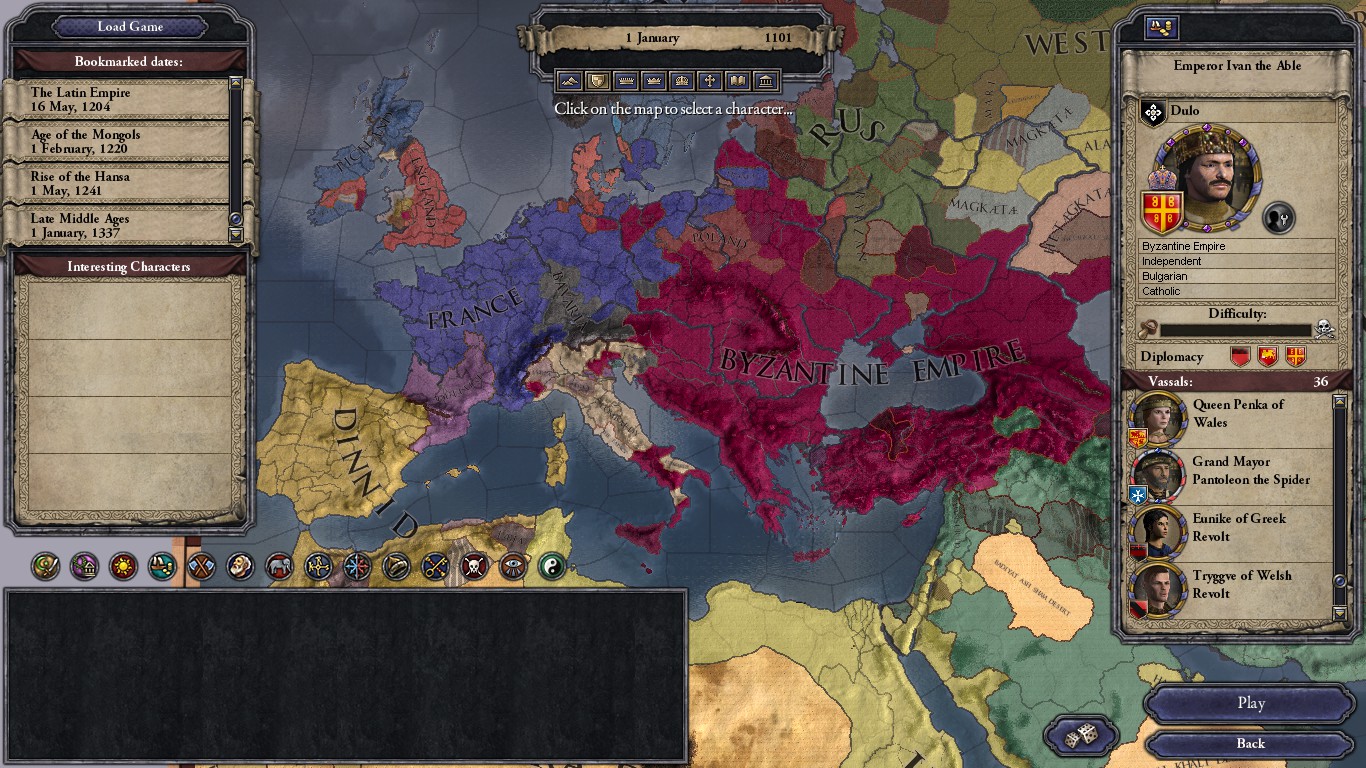The image size is (1366, 768).
Task: Click the elephant DLC emblem icon
Action: [279, 567]
